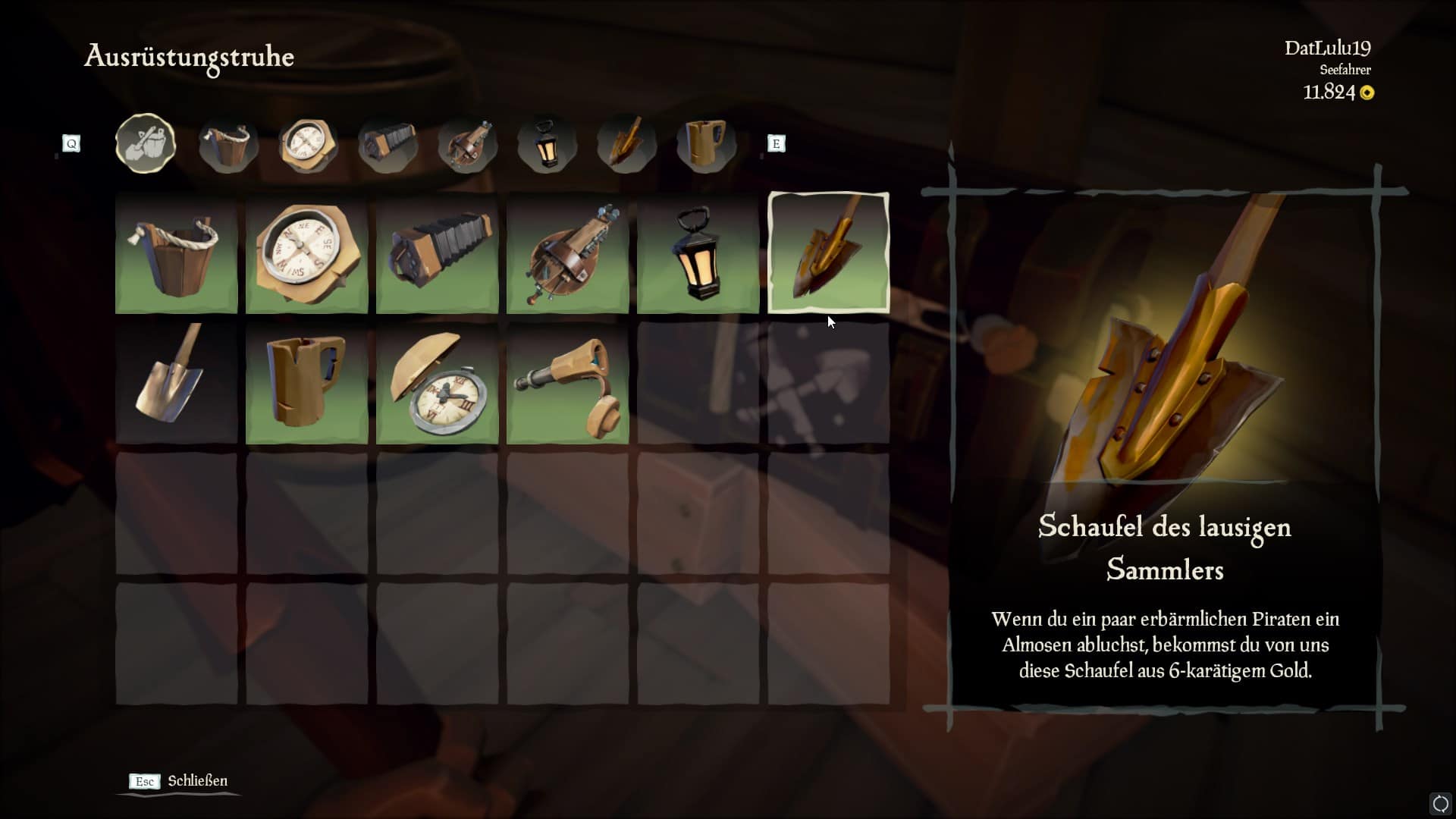
Task: Select the hurdy-gurdy item slot
Action: coord(567,253)
